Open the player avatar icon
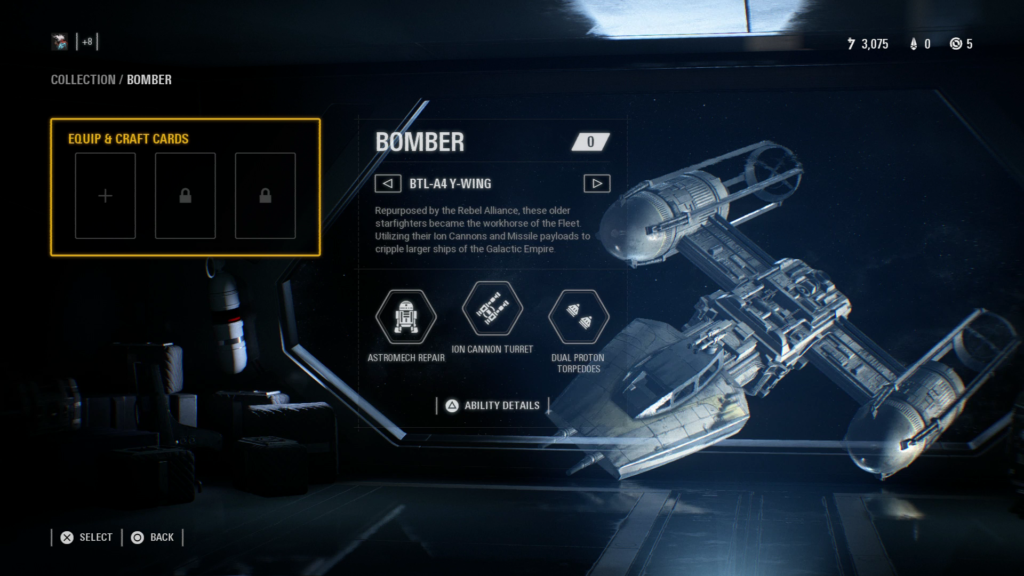 pyautogui.click(x=61, y=42)
